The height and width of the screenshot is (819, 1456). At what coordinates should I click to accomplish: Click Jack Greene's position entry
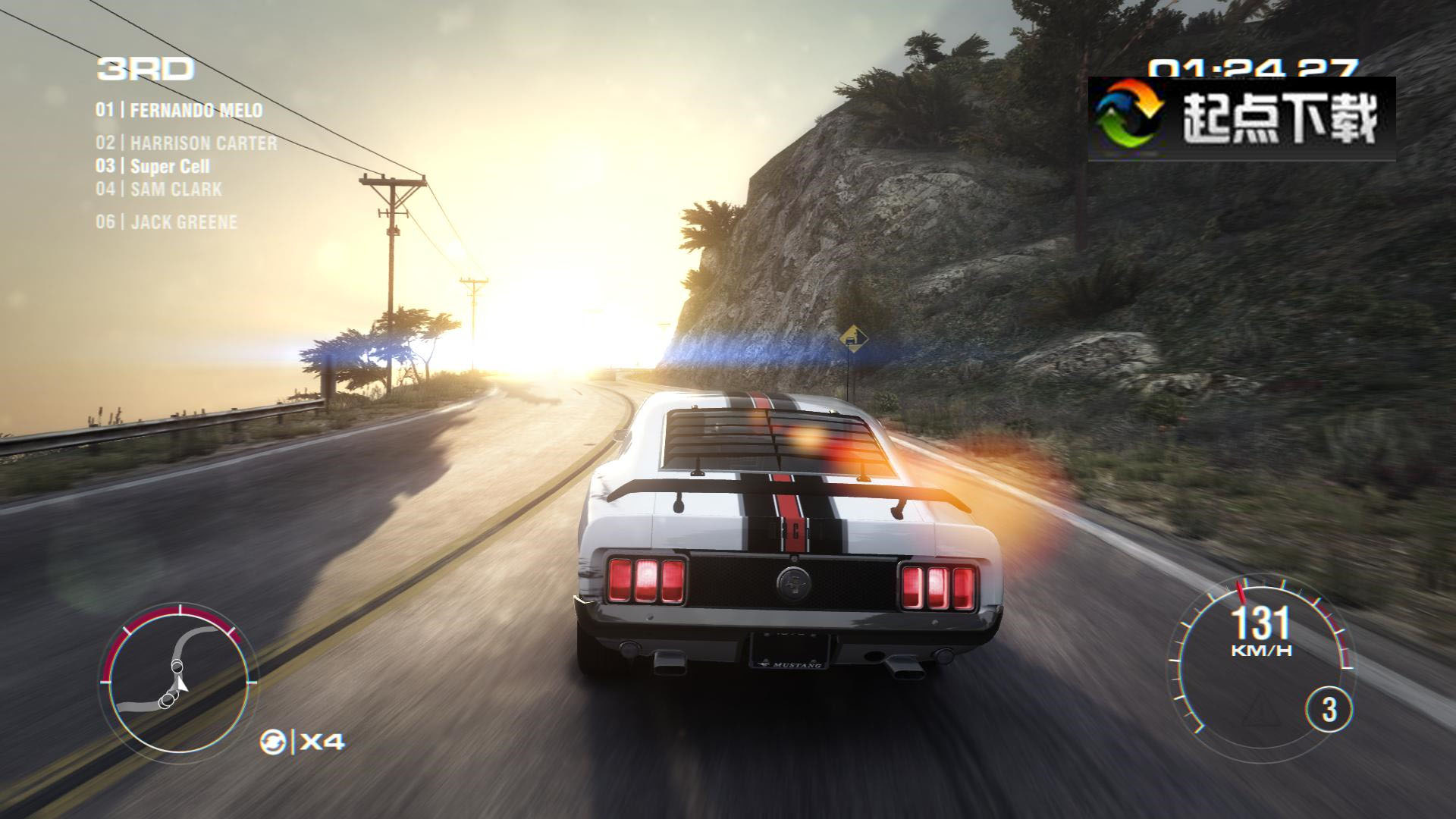click(167, 222)
